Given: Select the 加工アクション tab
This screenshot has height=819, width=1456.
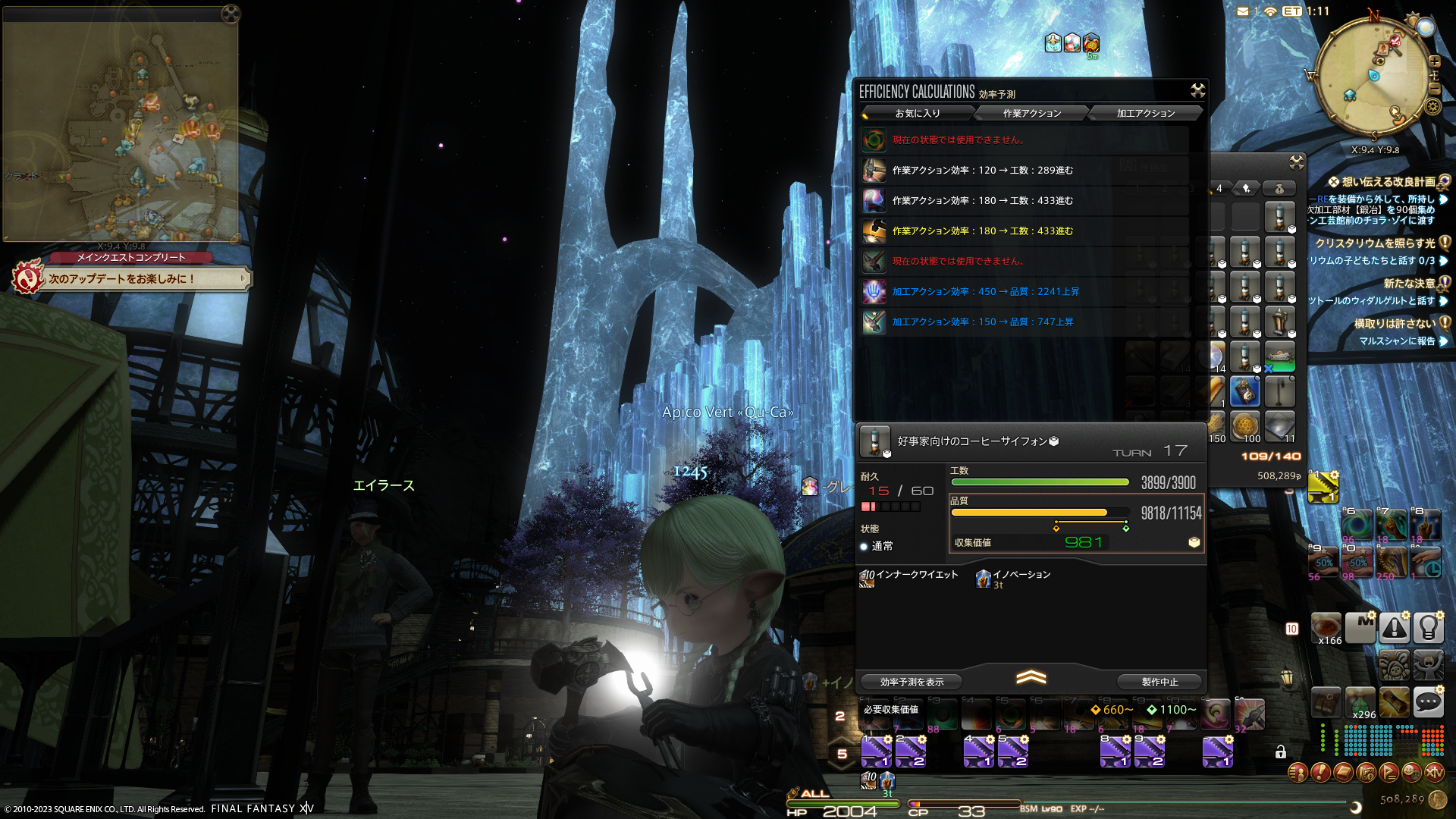Looking at the screenshot, I should (x=1145, y=113).
